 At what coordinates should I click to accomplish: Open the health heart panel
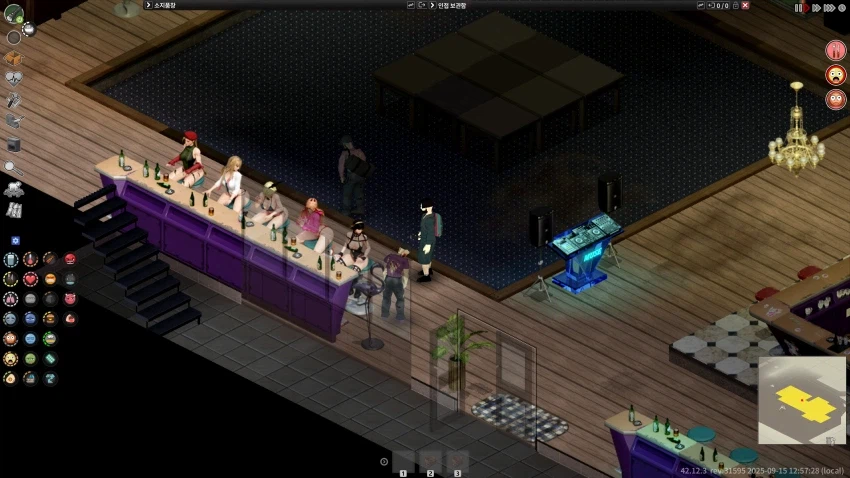(13, 78)
